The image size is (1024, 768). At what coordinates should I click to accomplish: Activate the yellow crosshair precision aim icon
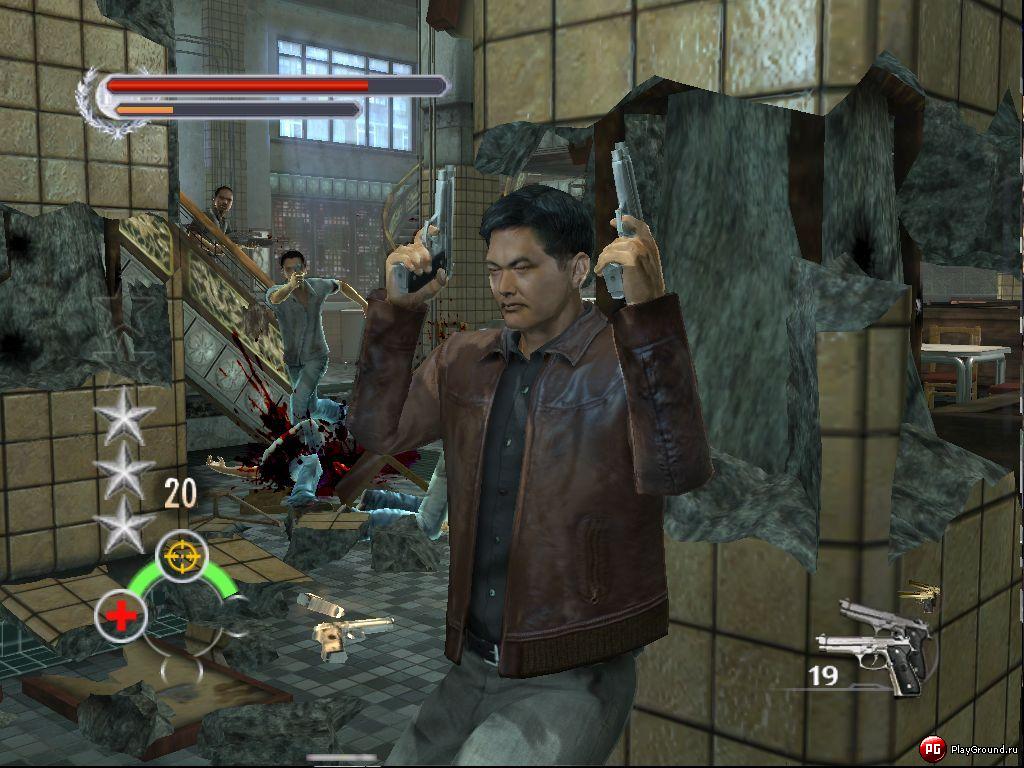(182, 555)
